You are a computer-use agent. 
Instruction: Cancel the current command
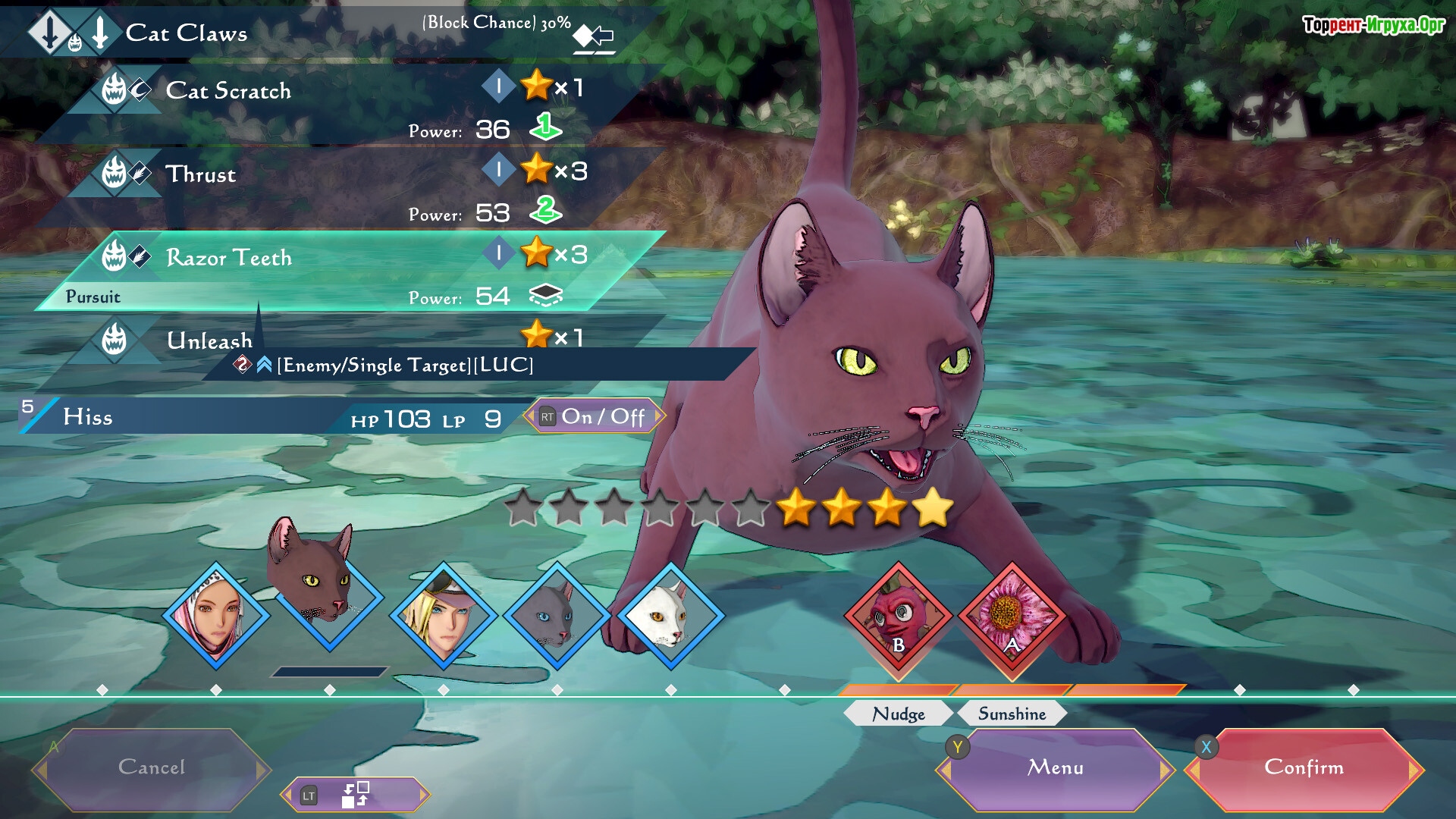[x=152, y=768]
